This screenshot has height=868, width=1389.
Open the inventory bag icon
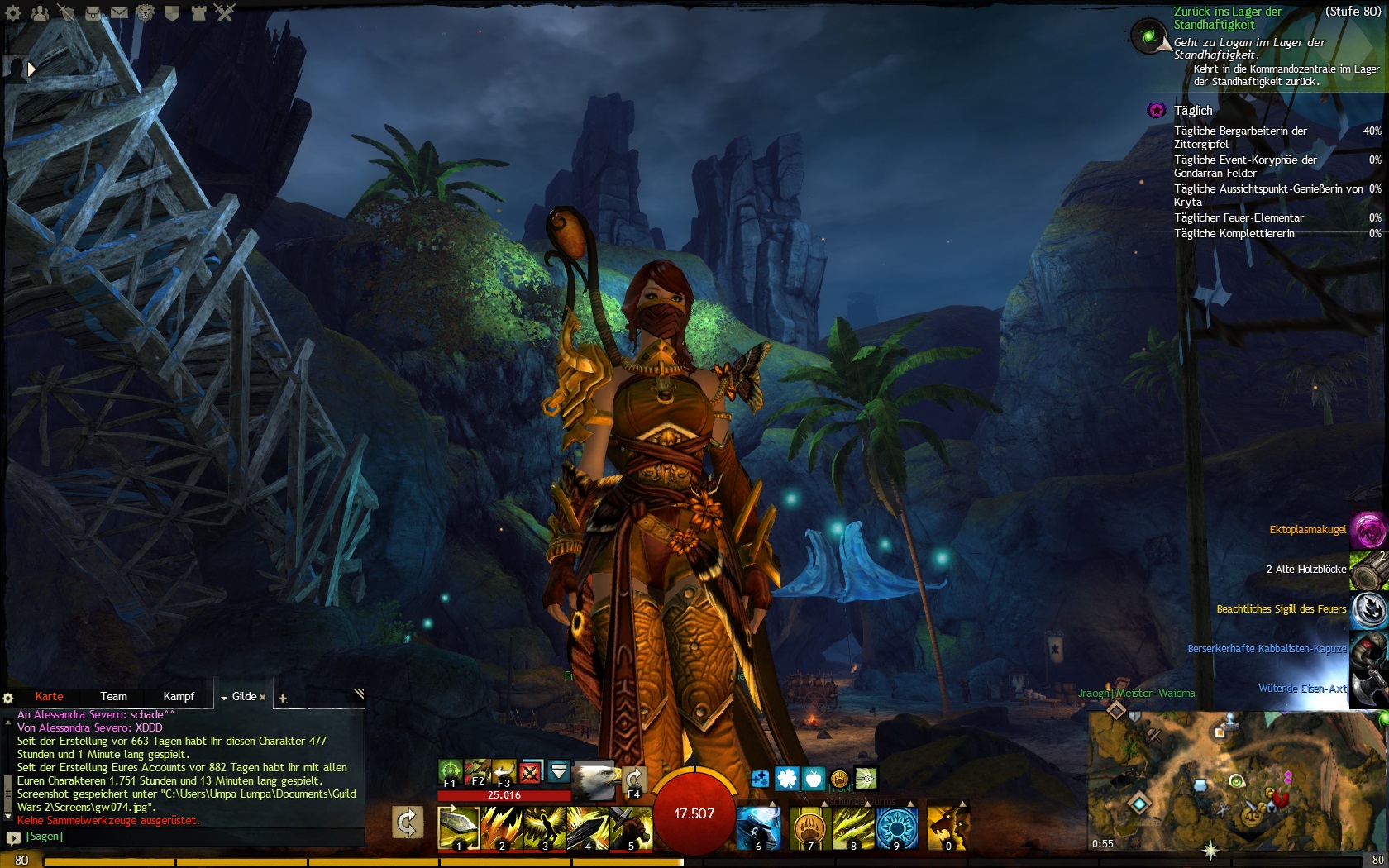click(93, 12)
